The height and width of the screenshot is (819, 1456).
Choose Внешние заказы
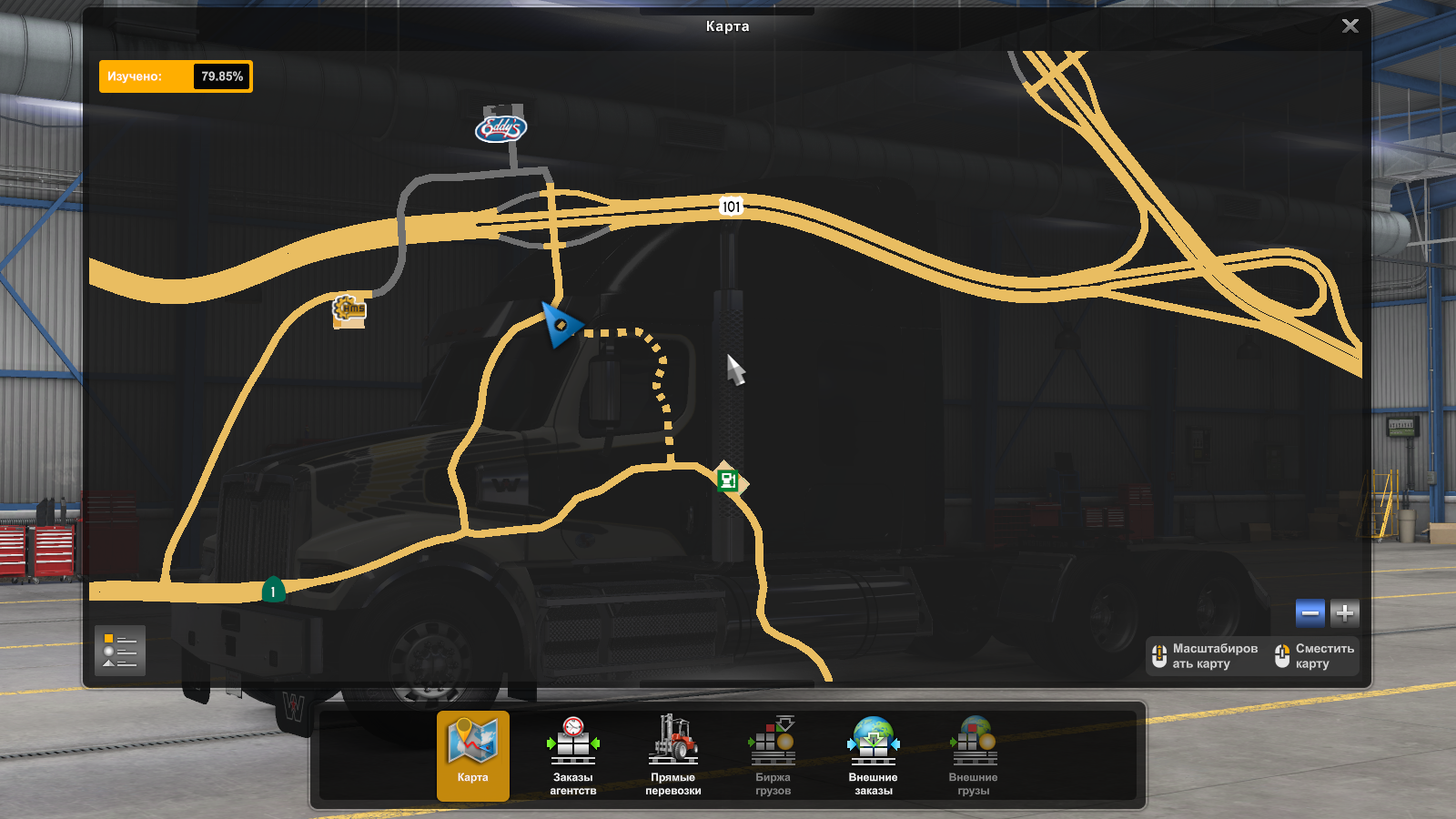click(874, 755)
